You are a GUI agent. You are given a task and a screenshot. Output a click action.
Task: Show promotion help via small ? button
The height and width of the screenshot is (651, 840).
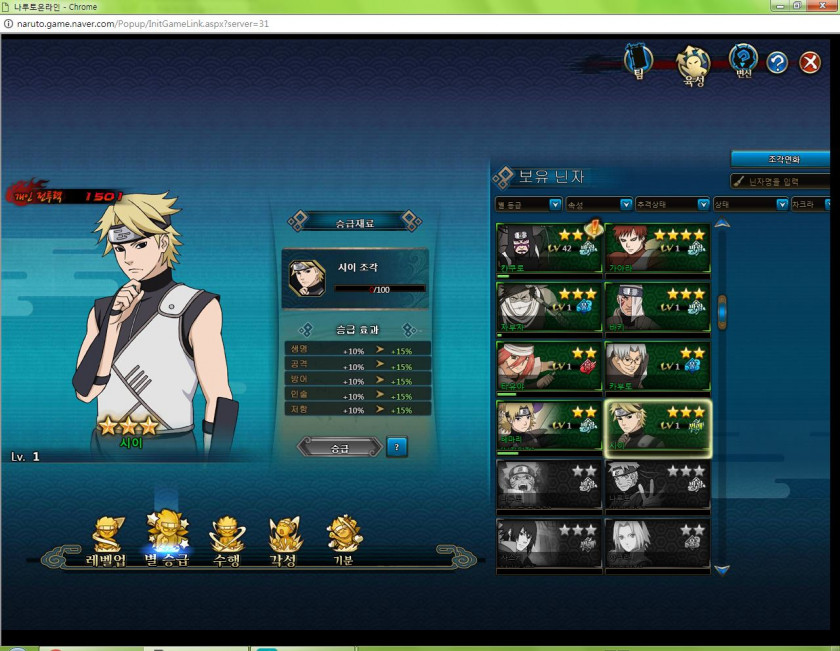point(396,447)
